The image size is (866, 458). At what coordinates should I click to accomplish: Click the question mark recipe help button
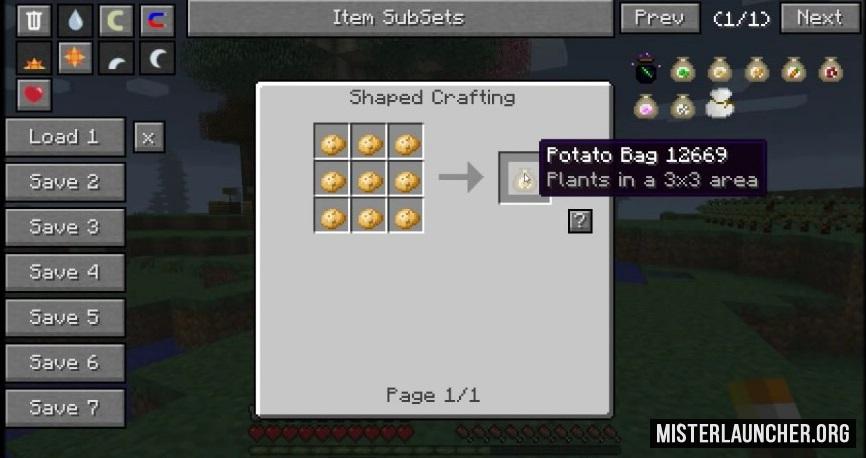(580, 221)
